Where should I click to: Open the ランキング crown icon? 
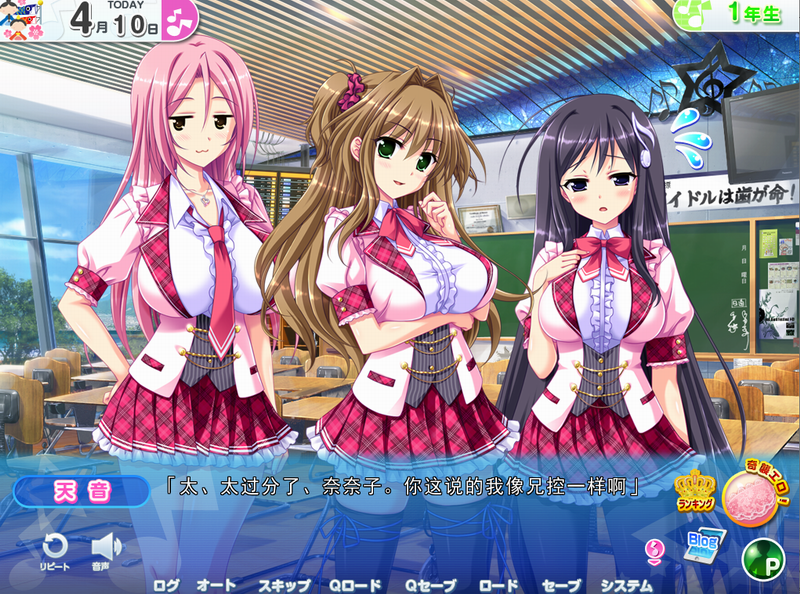pyautogui.click(x=694, y=490)
